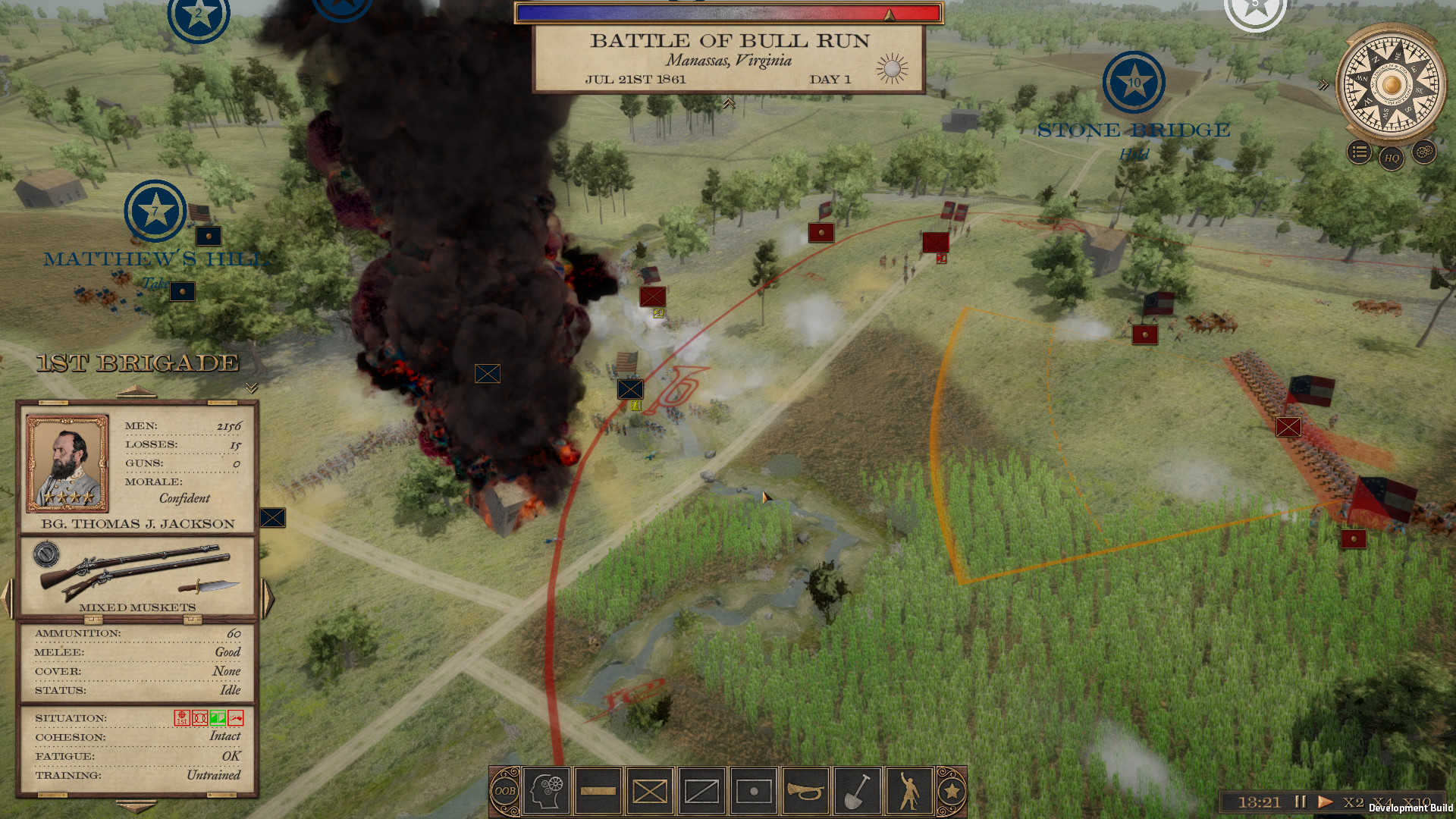Open the HQ button below the compass
The height and width of the screenshot is (819, 1456).
coord(1392,158)
